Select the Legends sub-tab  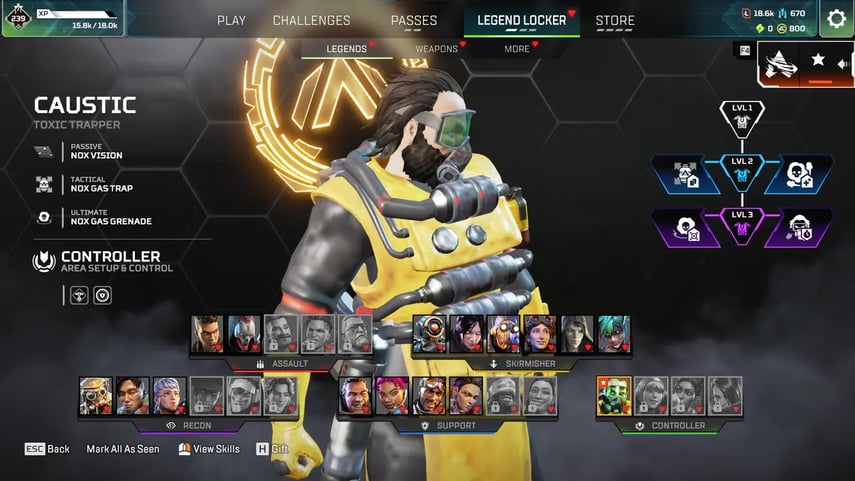pos(347,48)
